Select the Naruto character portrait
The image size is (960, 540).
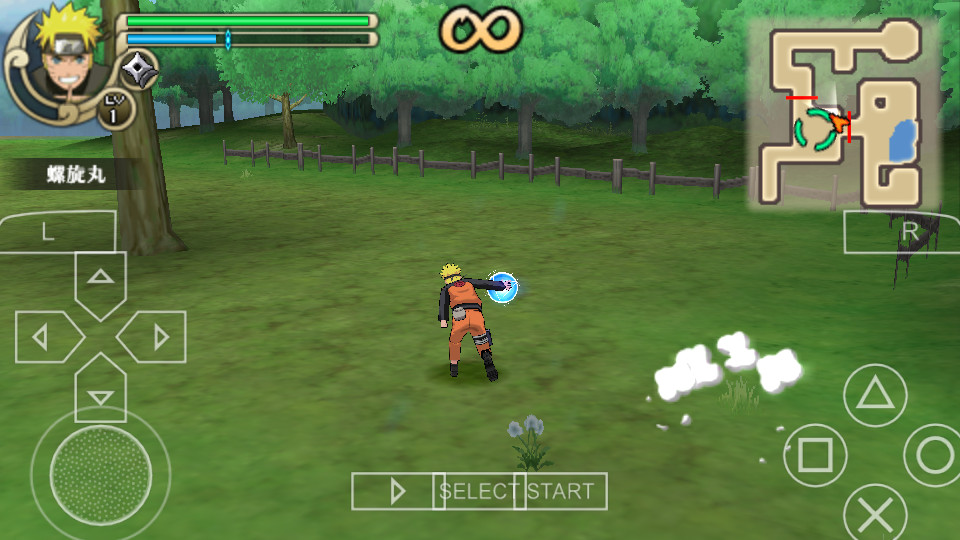click(x=60, y=58)
